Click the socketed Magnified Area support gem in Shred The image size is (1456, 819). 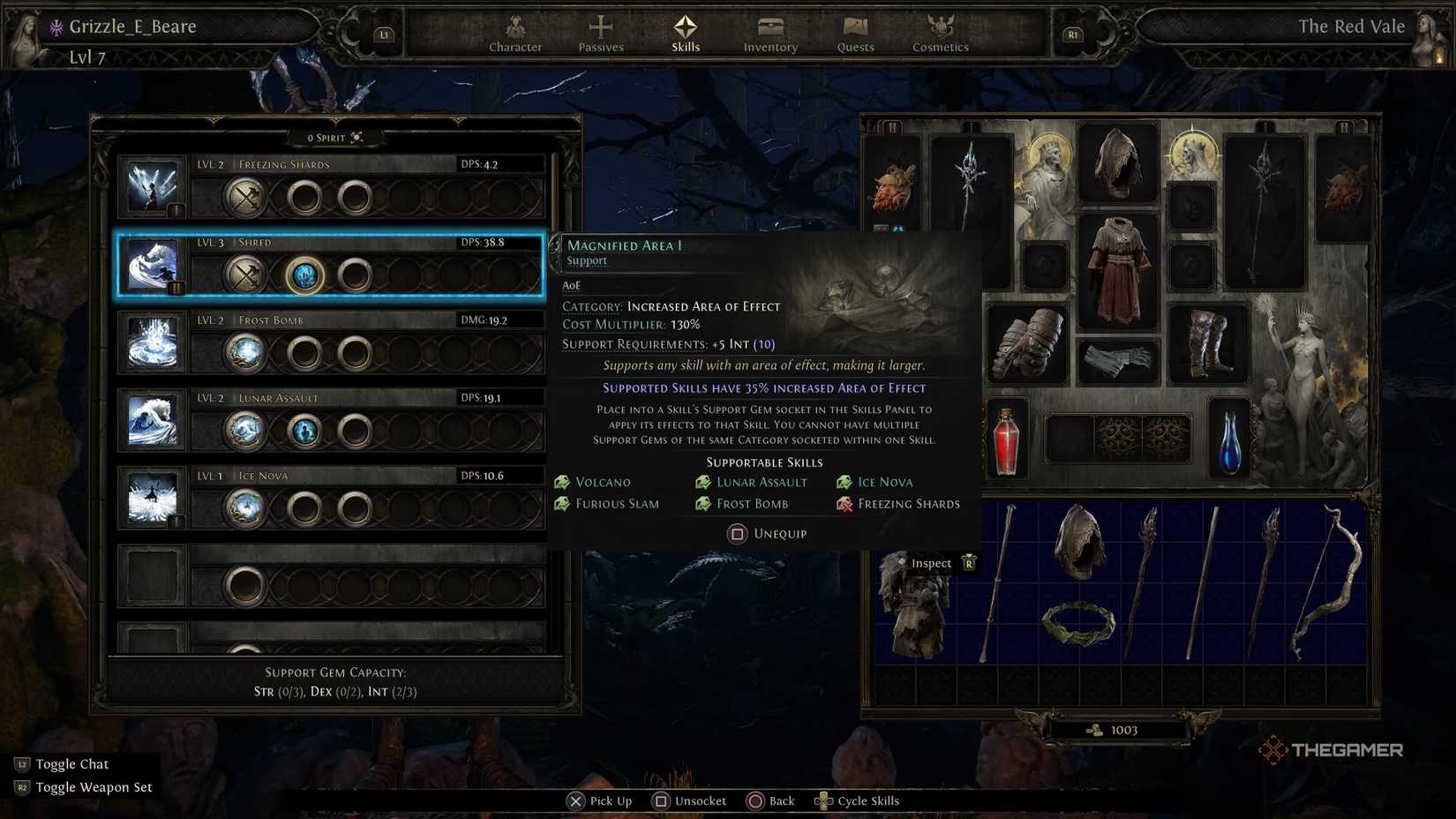304,274
